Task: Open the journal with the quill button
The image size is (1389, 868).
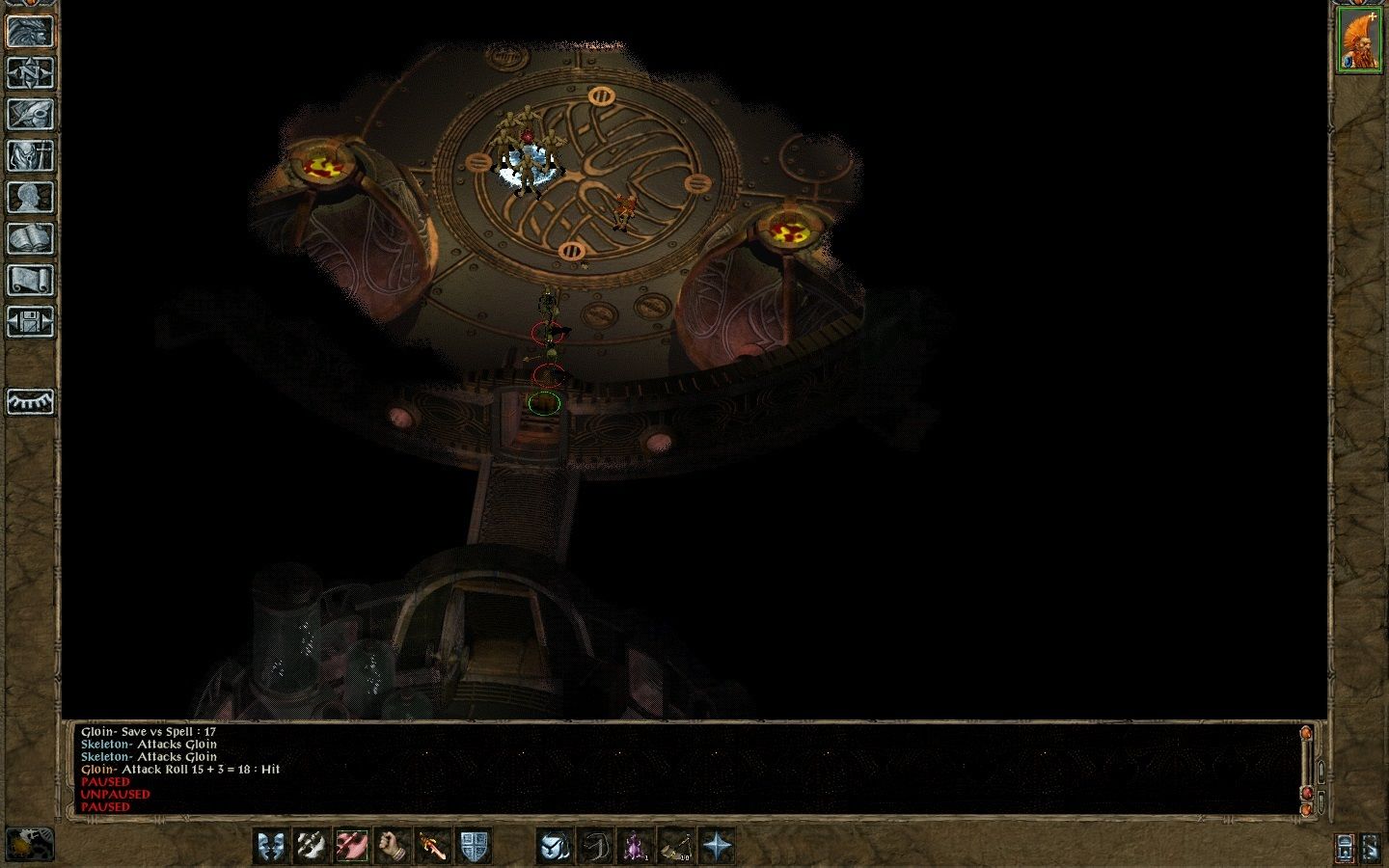Action: coord(30,114)
